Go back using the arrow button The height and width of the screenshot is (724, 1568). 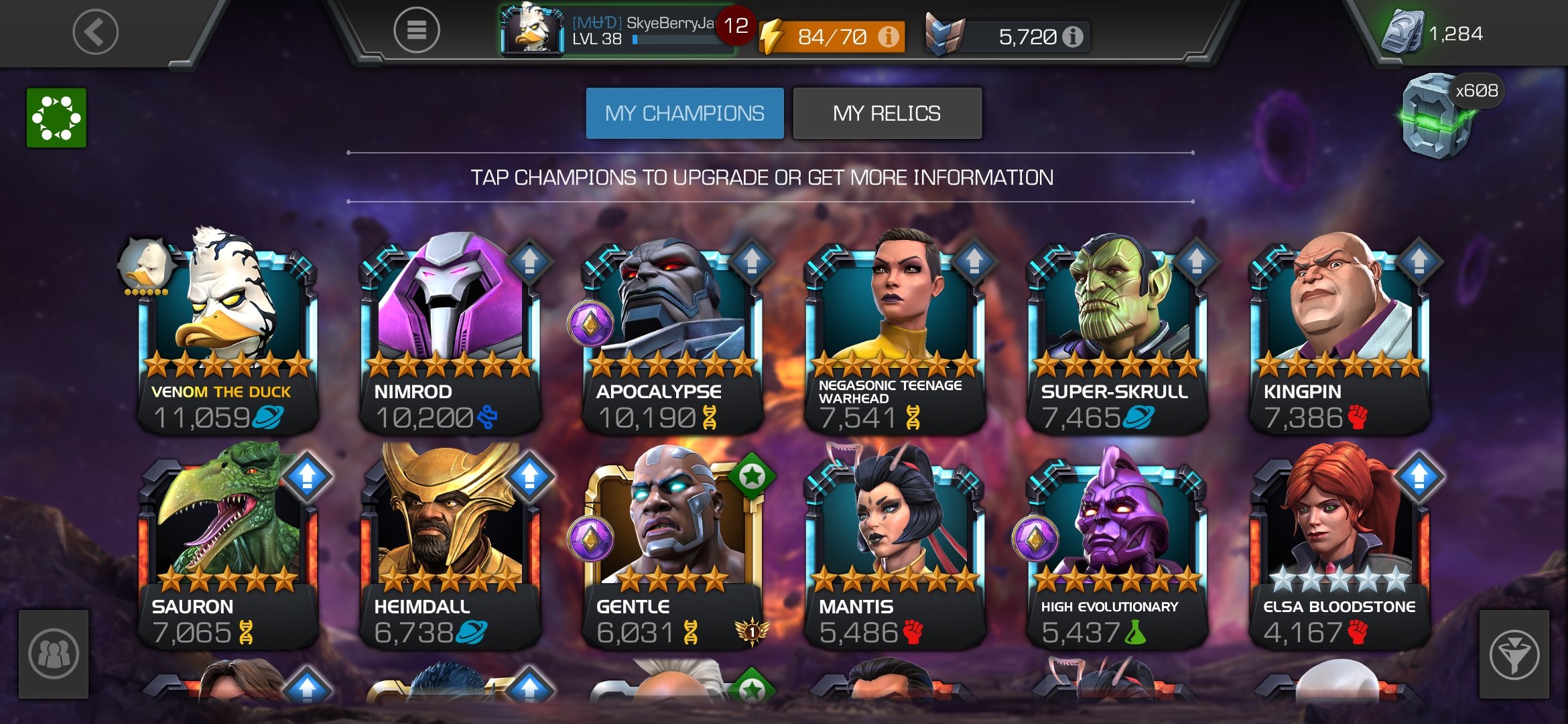click(95, 32)
